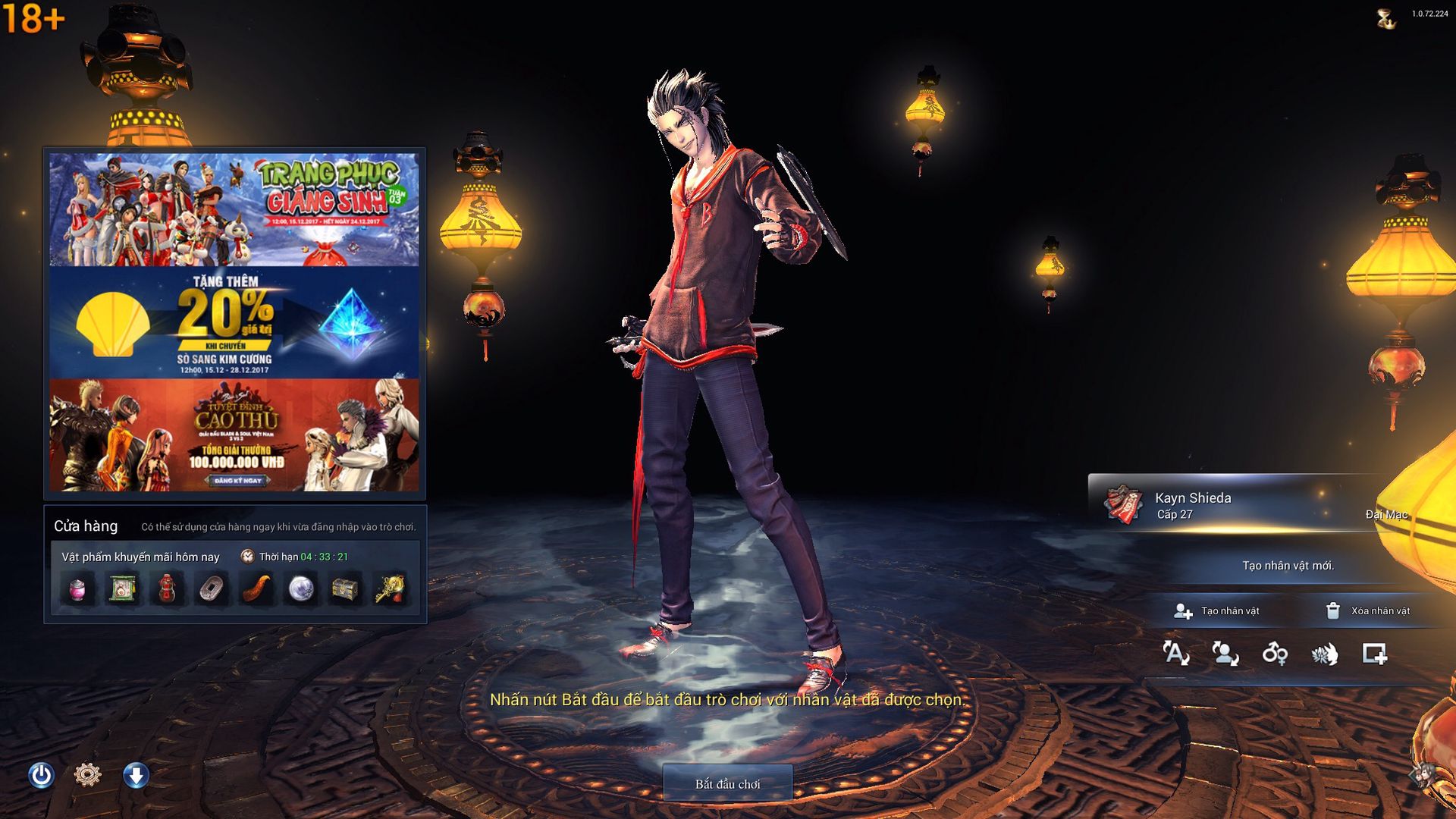Open the appearance change icon

click(x=1225, y=654)
